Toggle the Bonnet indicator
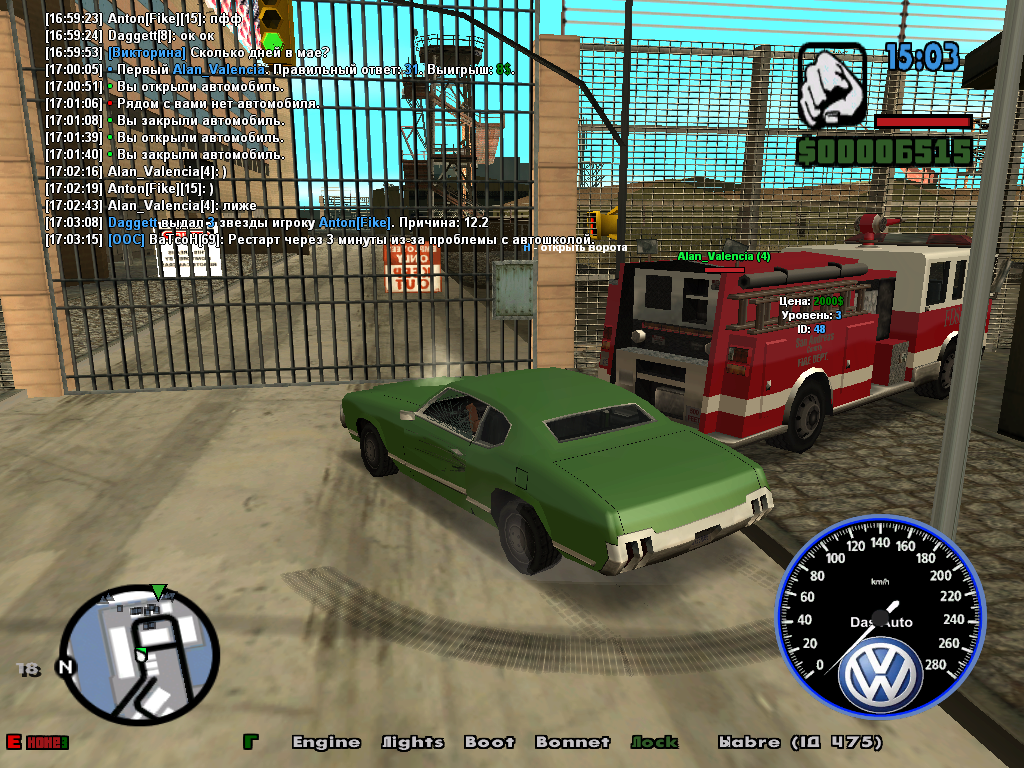This screenshot has width=1024, height=768. [x=572, y=742]
